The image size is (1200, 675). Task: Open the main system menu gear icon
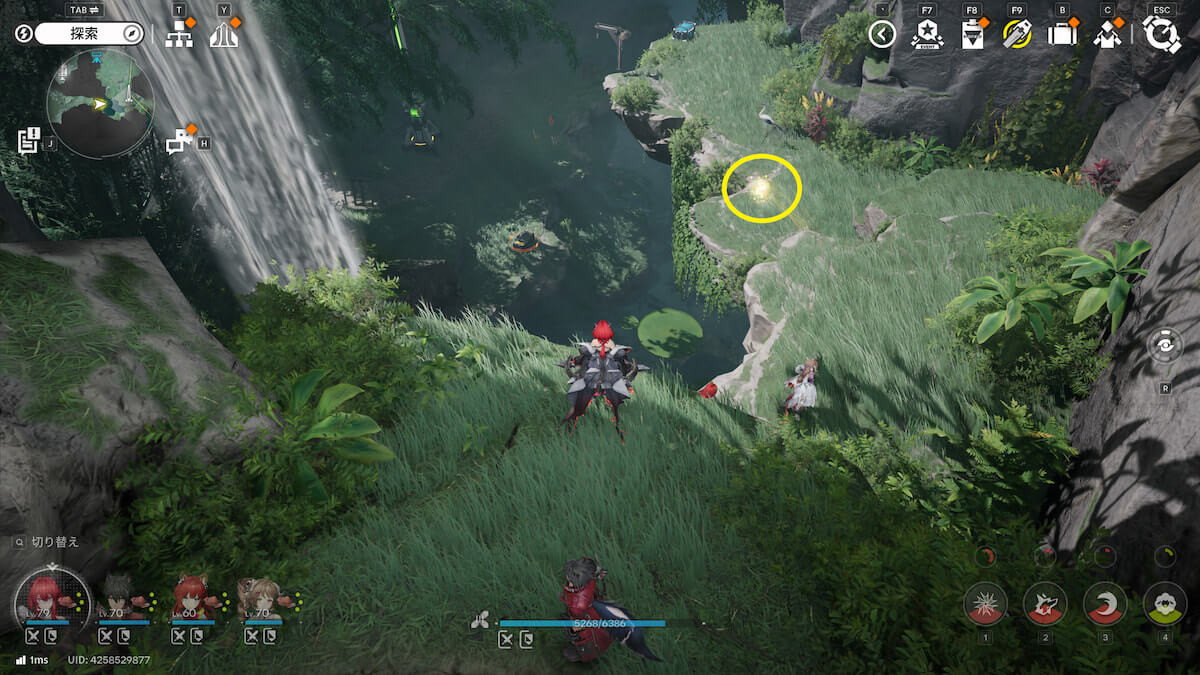pyautogui.click(x=1162, y=34)
